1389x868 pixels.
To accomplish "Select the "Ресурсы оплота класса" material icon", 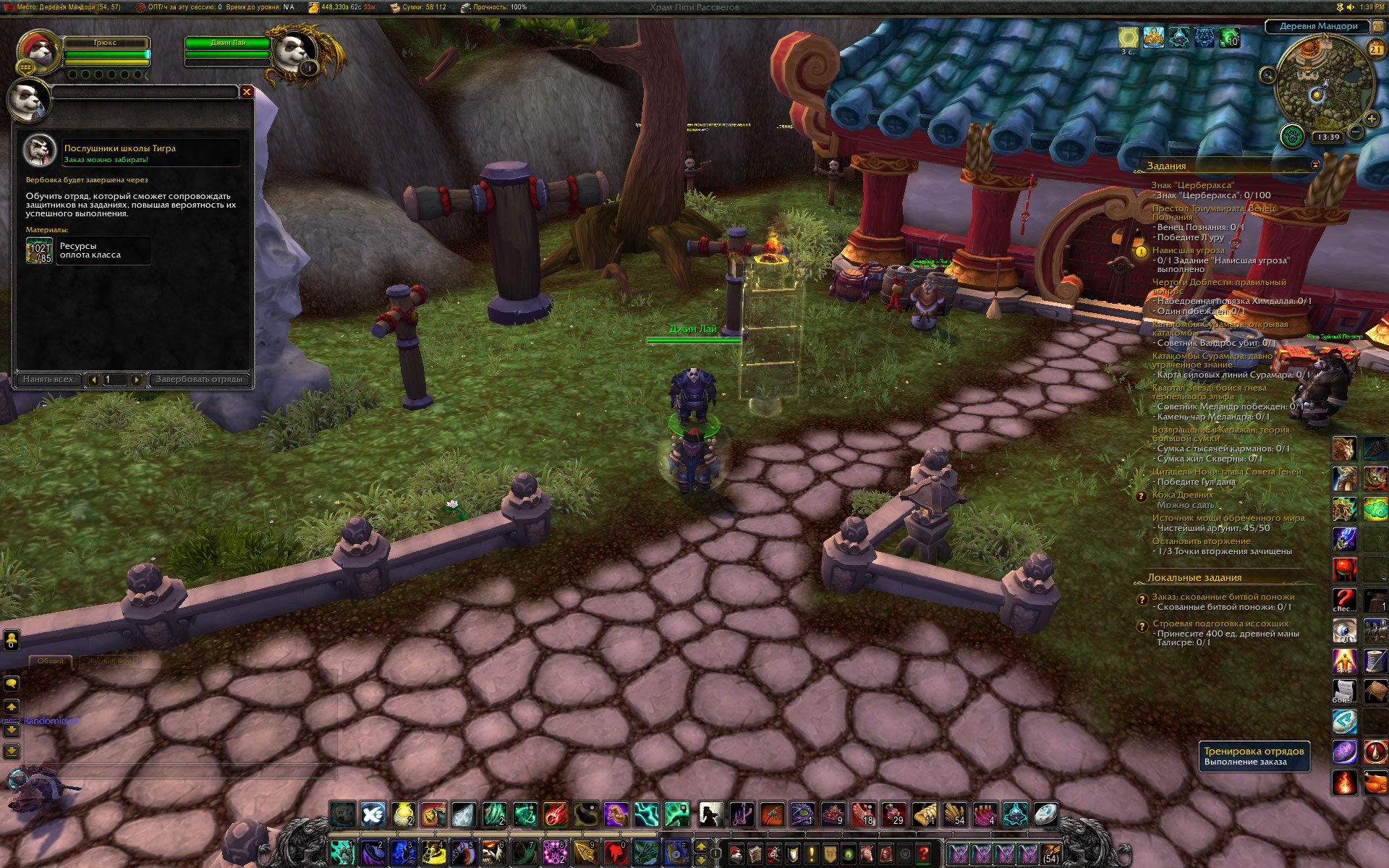I will click(40, 251).
